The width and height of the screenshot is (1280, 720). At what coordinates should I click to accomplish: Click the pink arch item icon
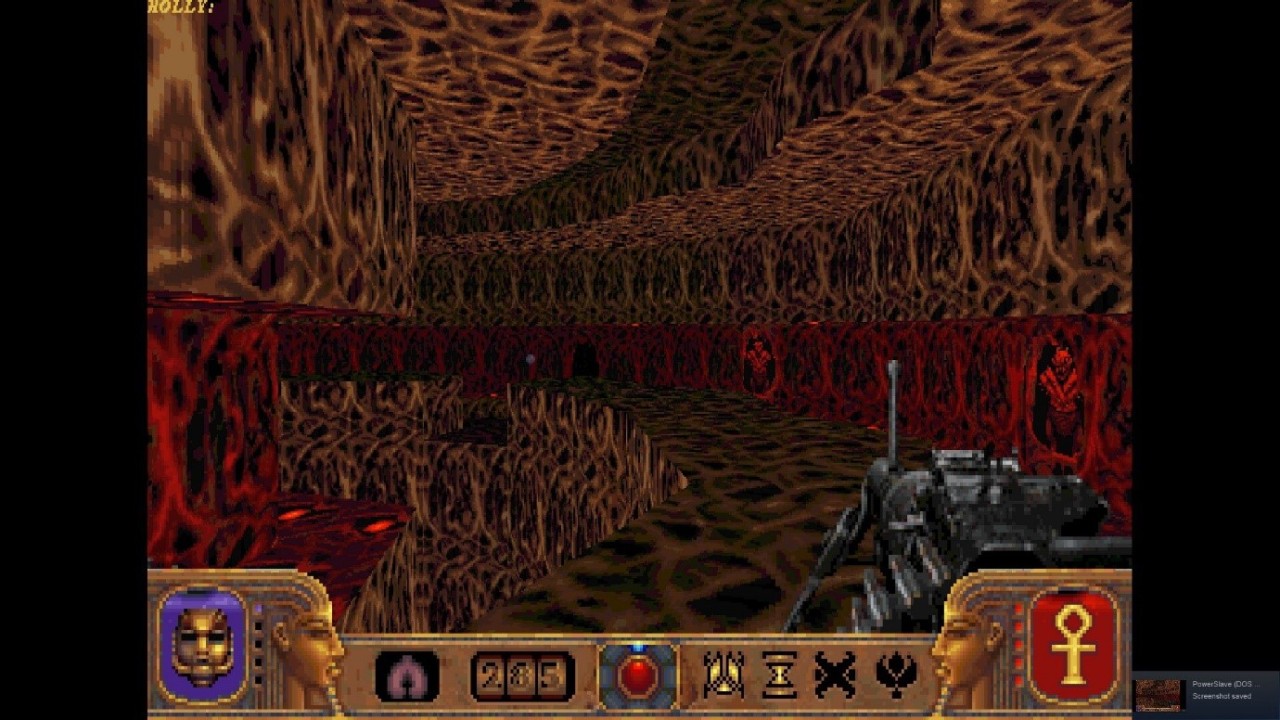pyautogui.click(x=406, y=676)
